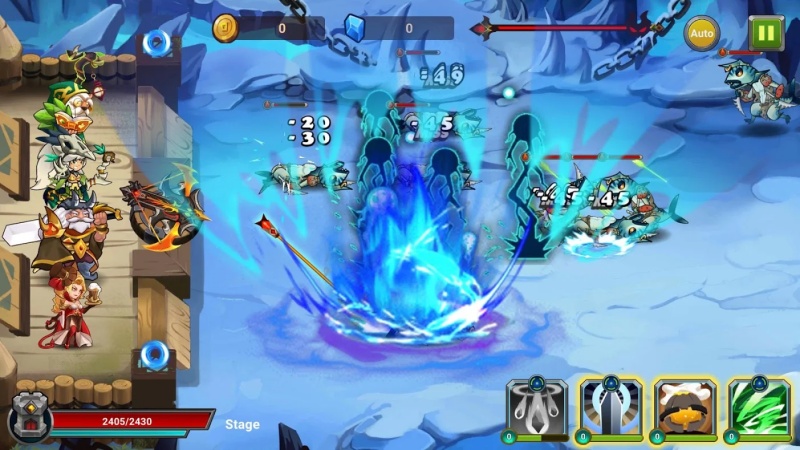Toggle the Auto battle button
The width and height of the screenshot is (800, 450).
pyautogui.click(x=702, y=33)
